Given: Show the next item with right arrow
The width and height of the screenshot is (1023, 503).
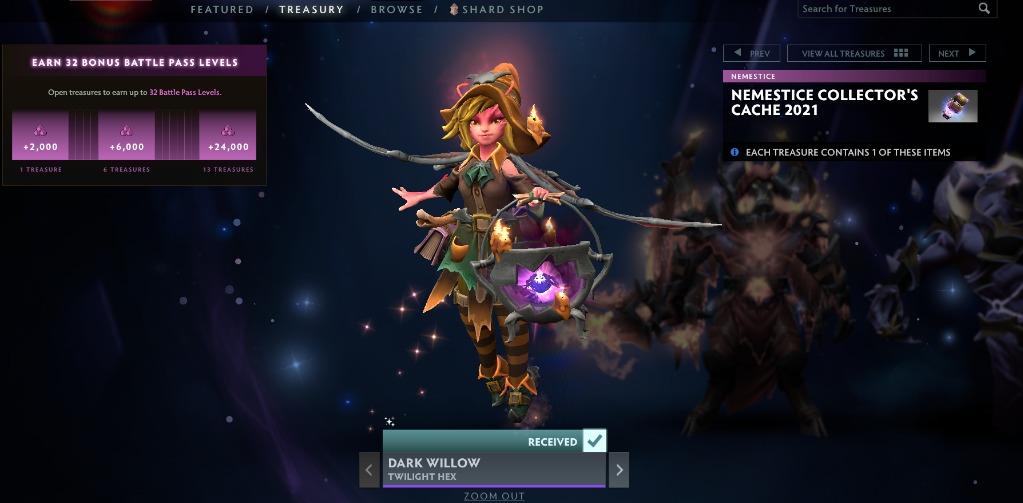Looking at the screenshot, I should 619,469.
